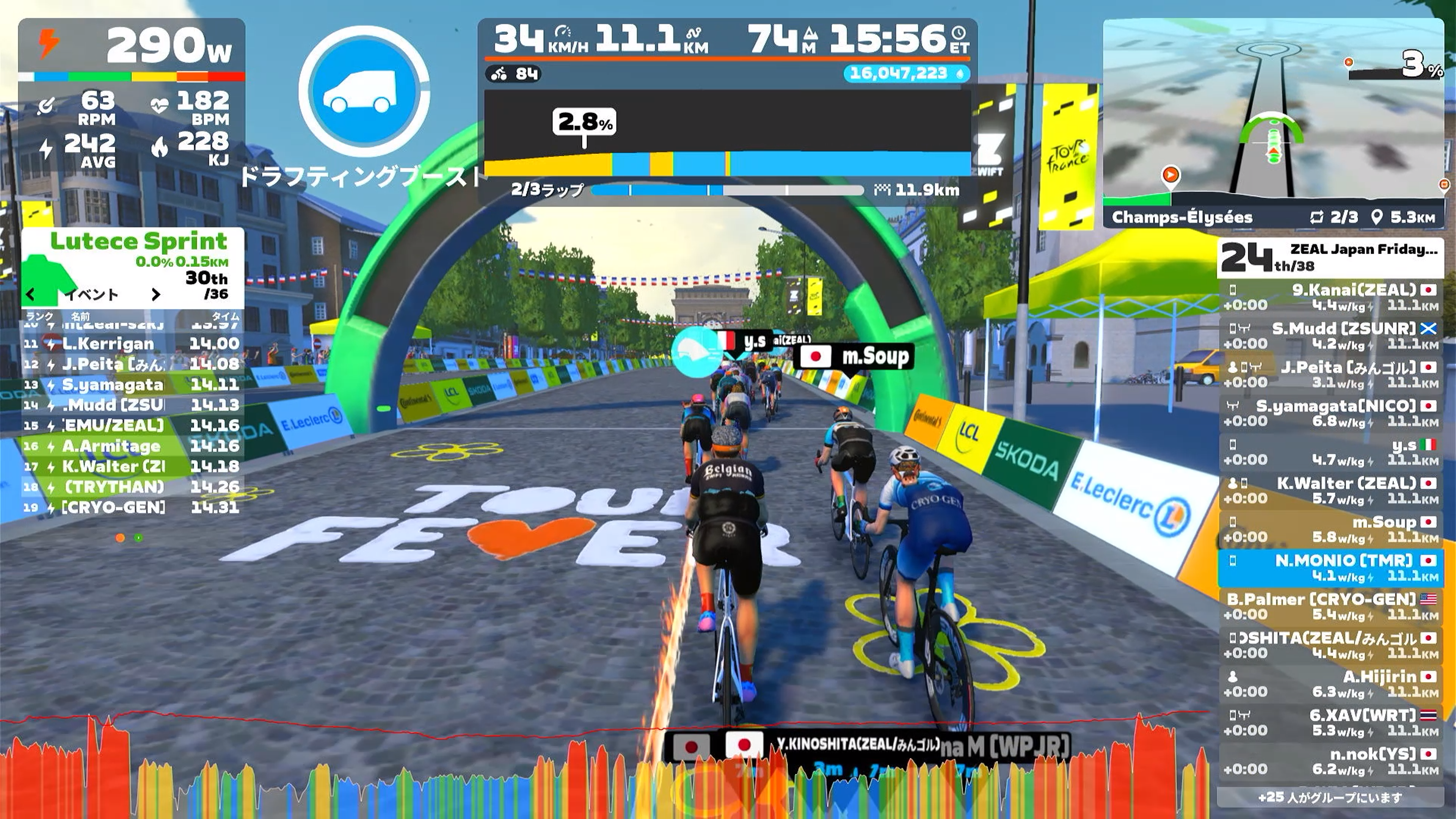Choose S.yamagata(NICO) from nearby riders
The width and height of the screenshot is (1456, 819).
1330,413
